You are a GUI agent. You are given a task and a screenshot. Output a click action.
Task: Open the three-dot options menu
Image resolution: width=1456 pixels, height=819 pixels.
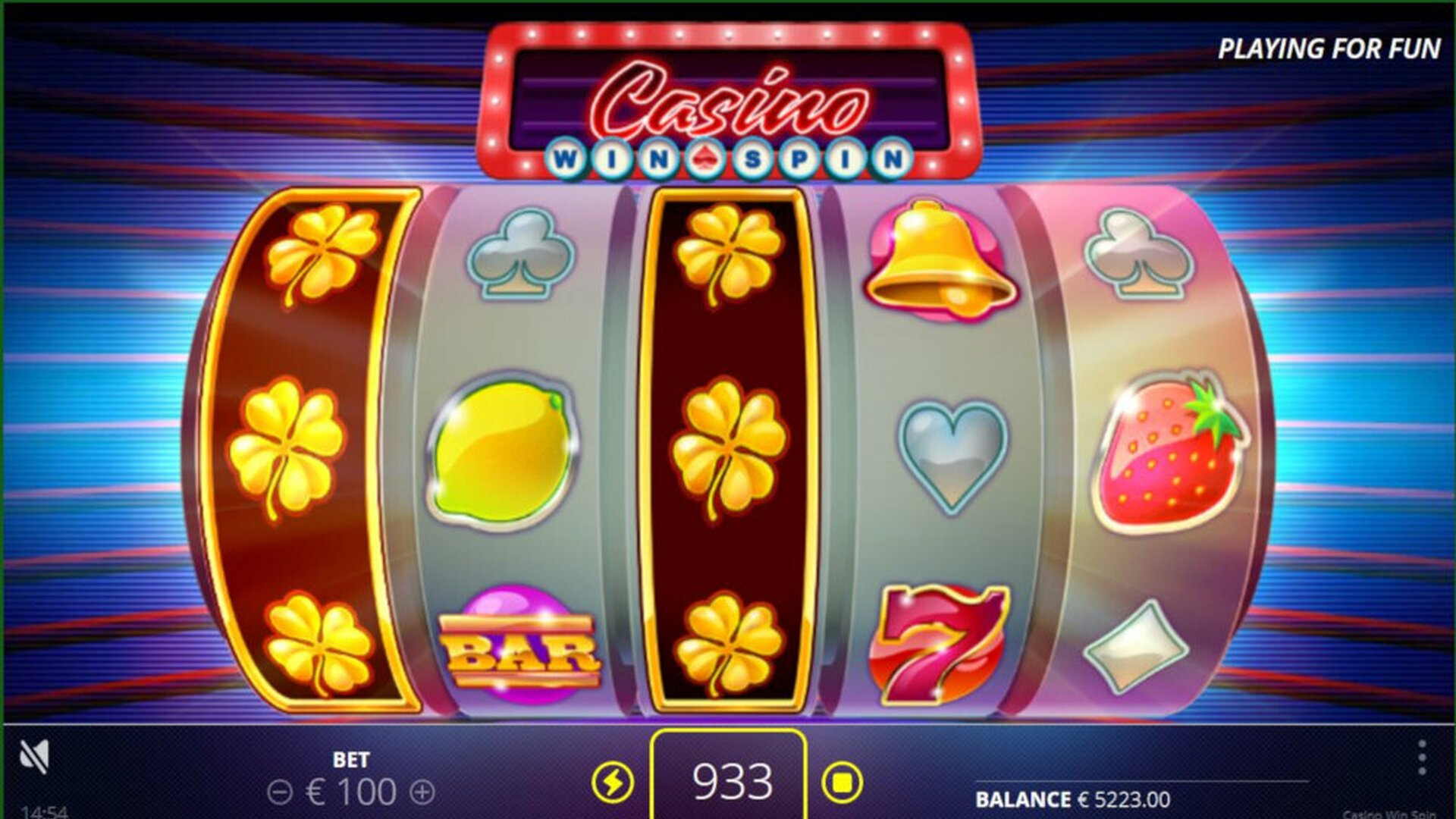point(1422,758)
